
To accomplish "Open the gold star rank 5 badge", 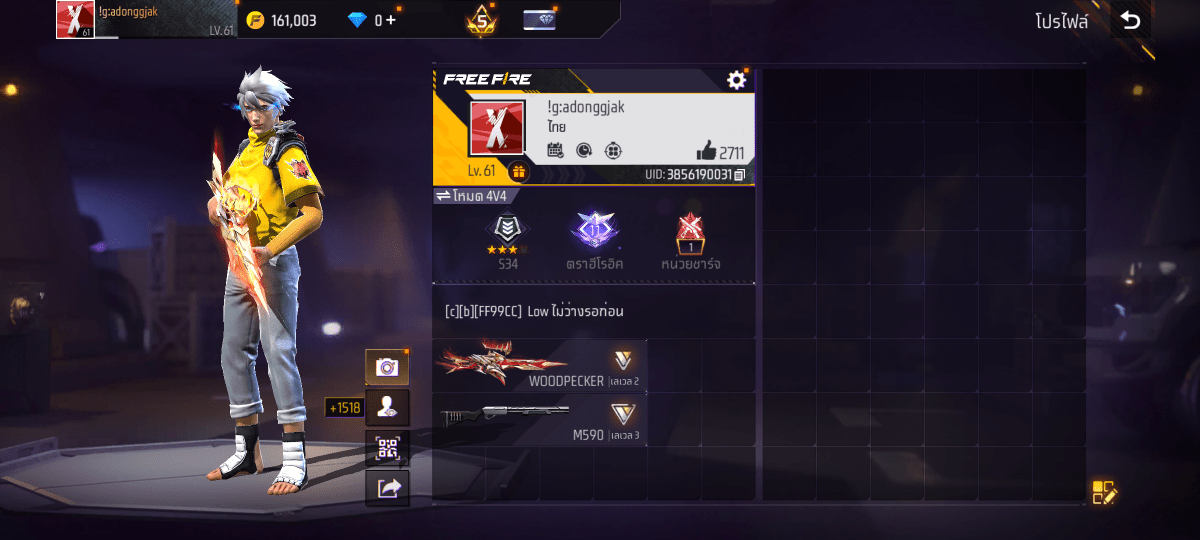I will coord(481,20).
